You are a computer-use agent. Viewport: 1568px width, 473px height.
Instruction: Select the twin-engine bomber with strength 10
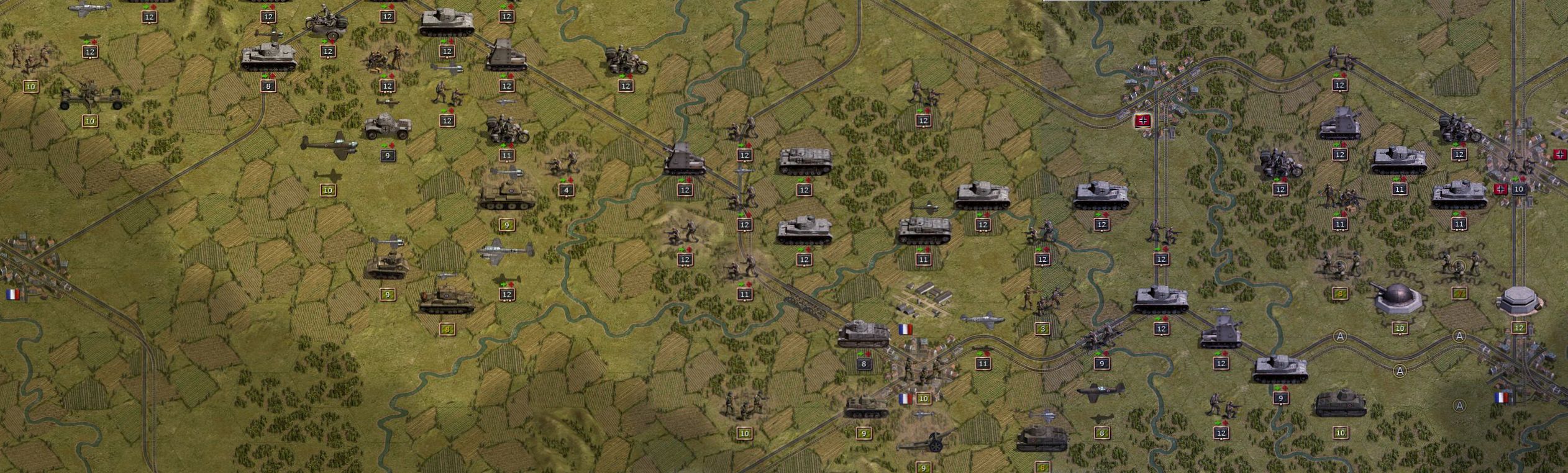[x=329, y=144]
